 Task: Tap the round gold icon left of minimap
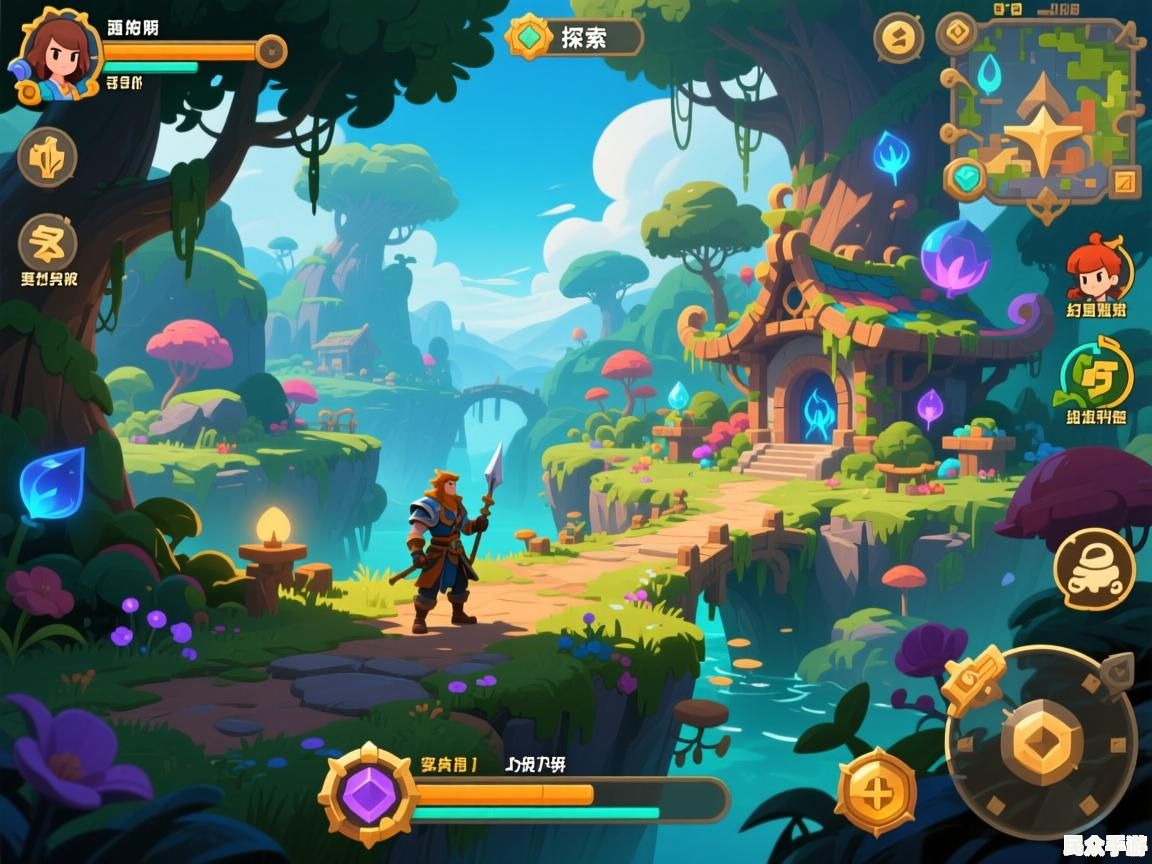point(897,38)
